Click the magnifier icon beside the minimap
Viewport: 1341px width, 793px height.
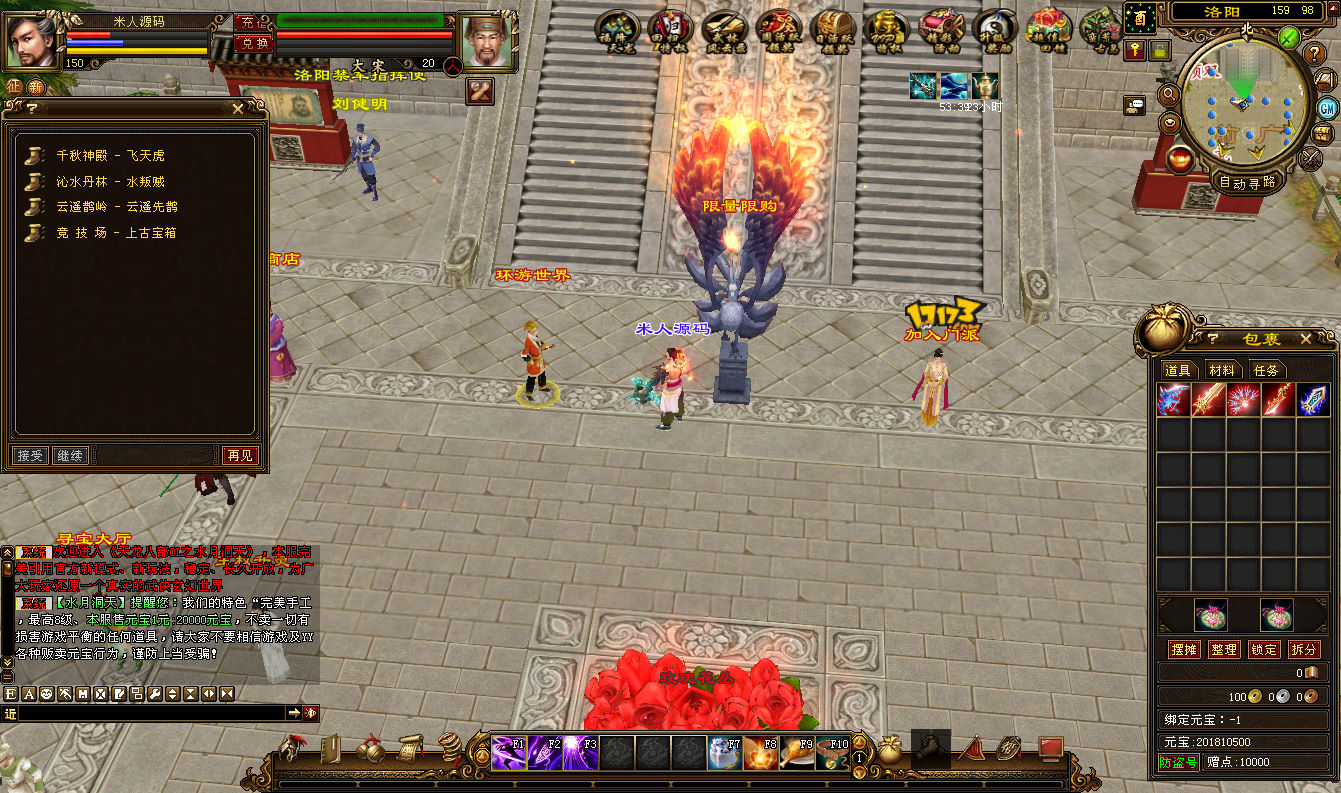[1169, 94]
